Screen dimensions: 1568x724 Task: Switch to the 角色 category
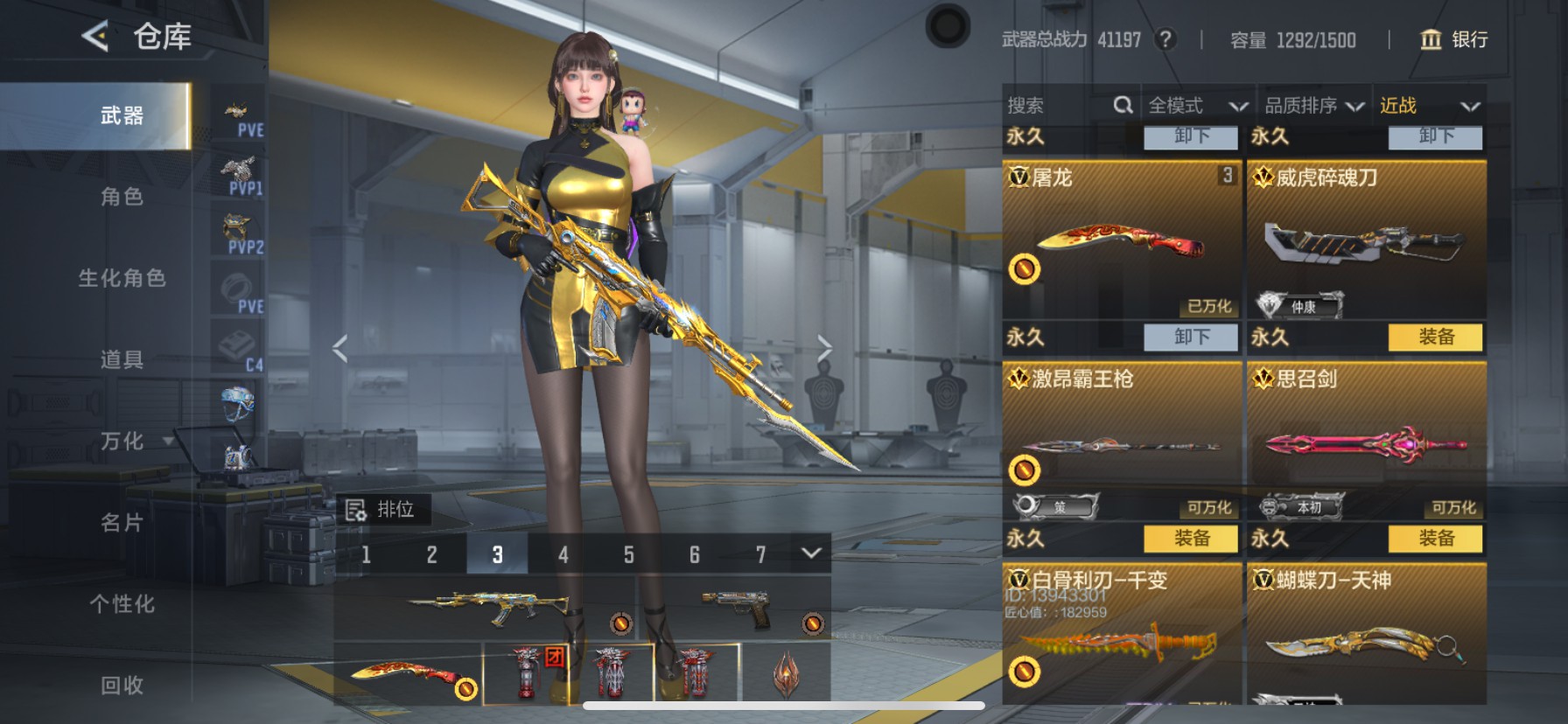click(122, 197)
